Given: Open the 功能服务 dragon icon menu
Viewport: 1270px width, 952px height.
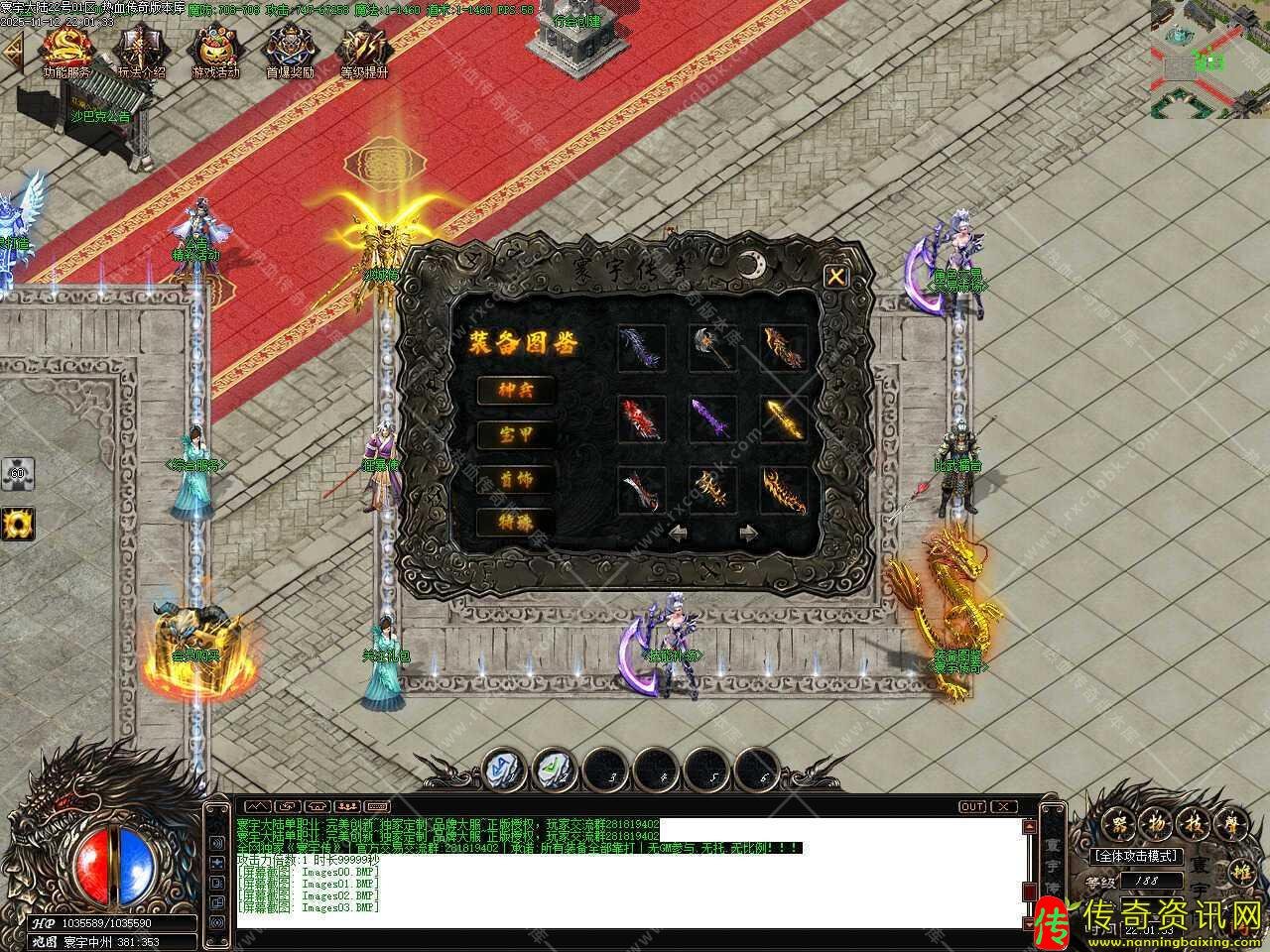Looking at the screenshot, I should pyautogui.click(x=66, y=48).
